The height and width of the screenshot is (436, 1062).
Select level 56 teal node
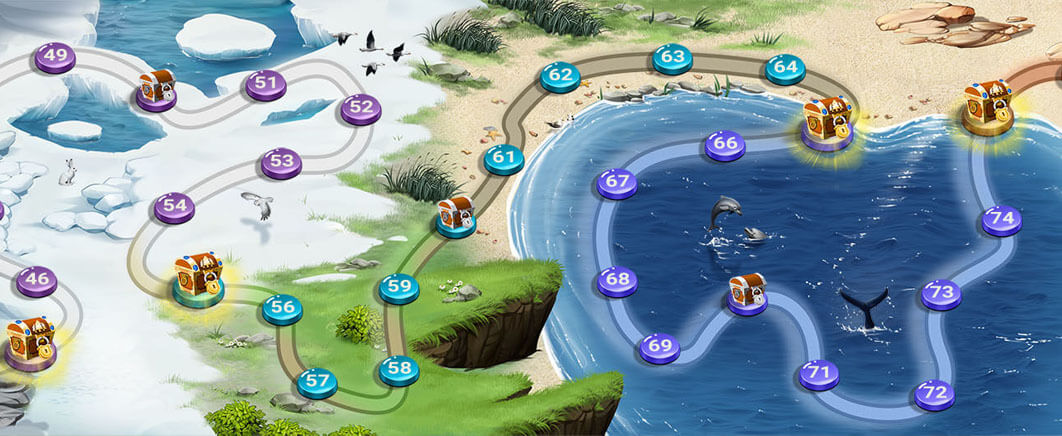(x=282, y=309)
